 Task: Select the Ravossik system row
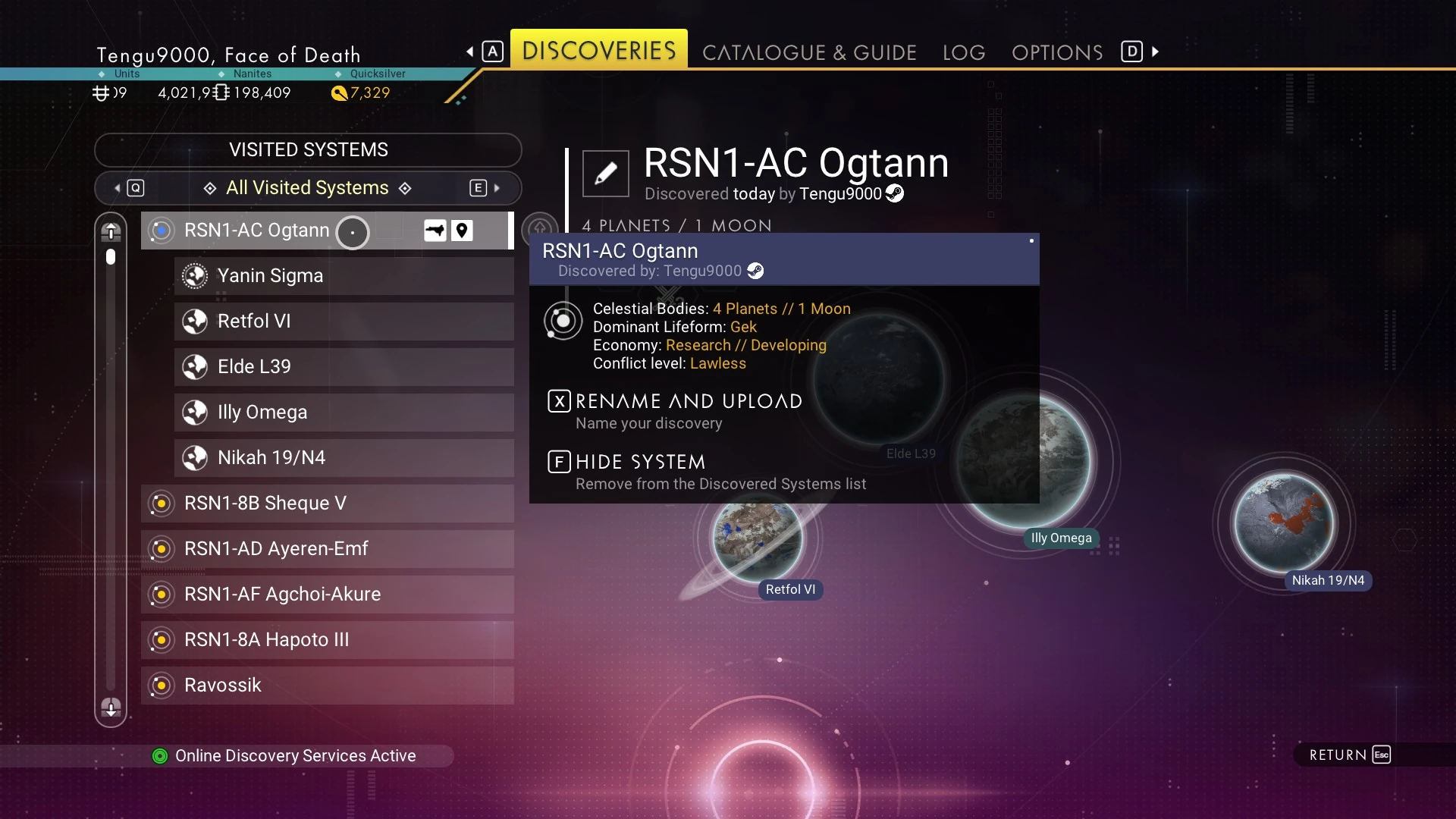tap(327, 686)
